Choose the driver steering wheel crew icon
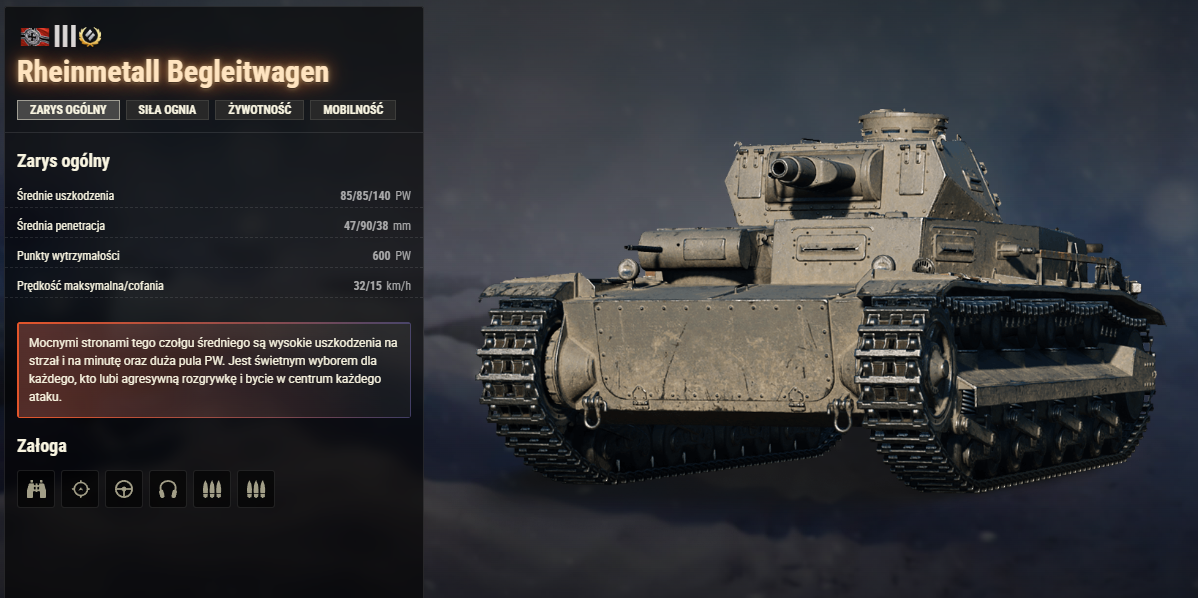This screenshot has width=1198, height=598. click(x=124, y=489)
